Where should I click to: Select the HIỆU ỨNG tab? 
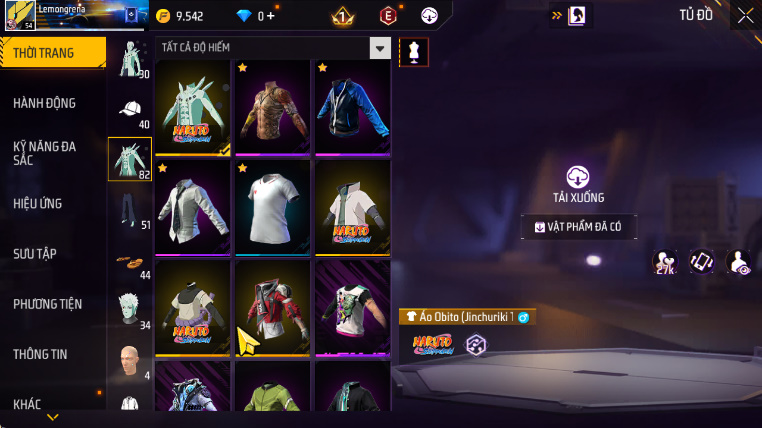(x=38, y=203)
